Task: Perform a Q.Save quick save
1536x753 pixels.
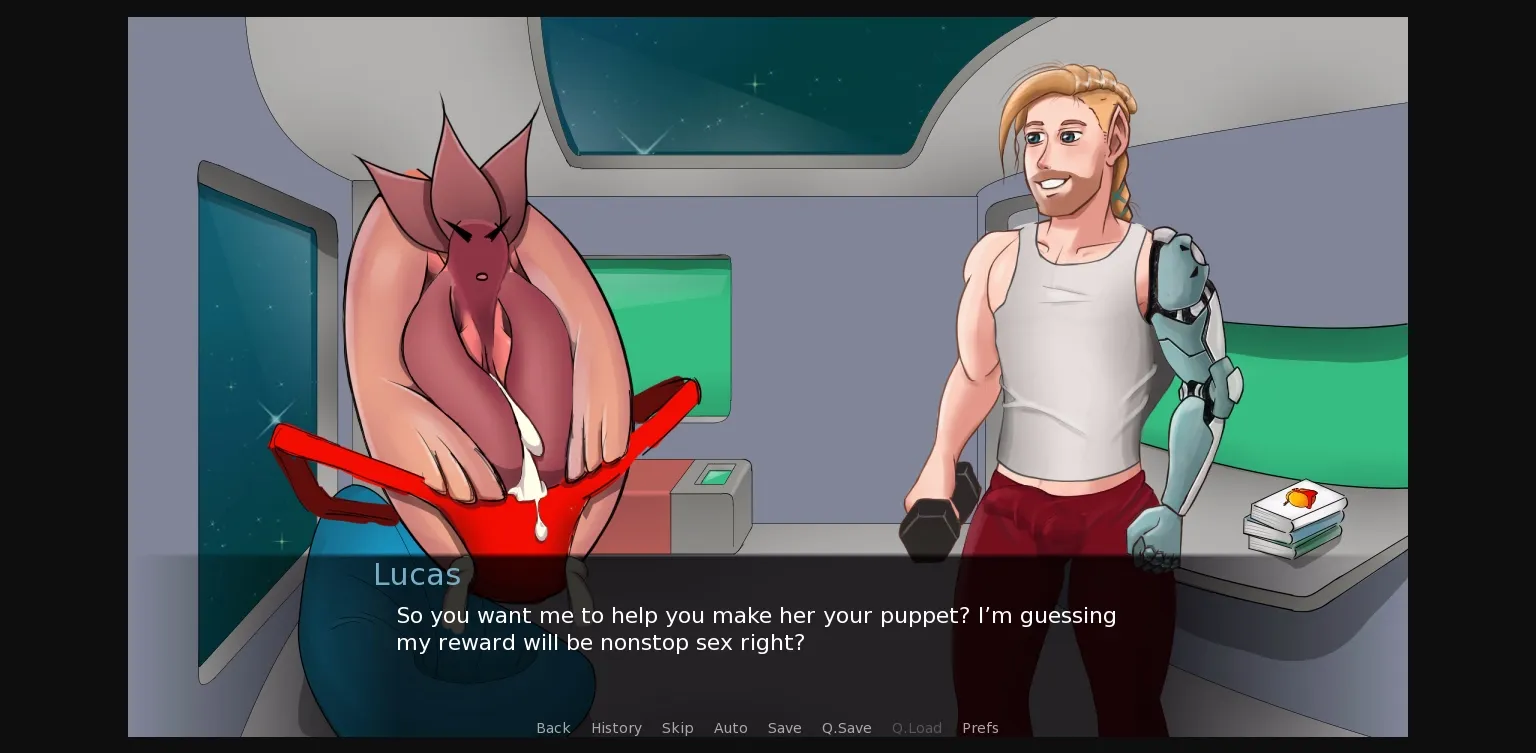Action: point(846,728)
